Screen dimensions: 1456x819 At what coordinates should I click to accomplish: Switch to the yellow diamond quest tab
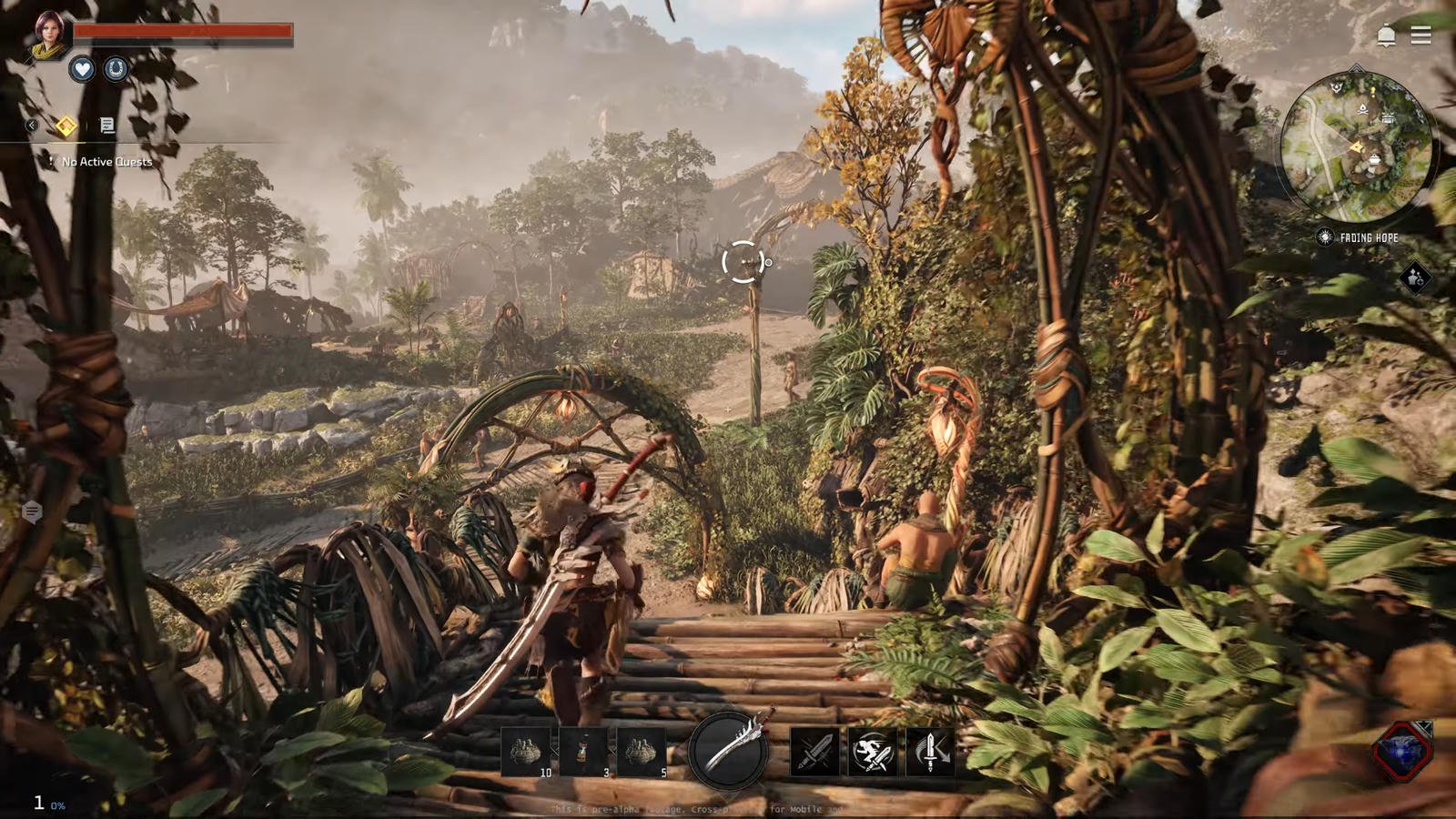click(66, 126)
